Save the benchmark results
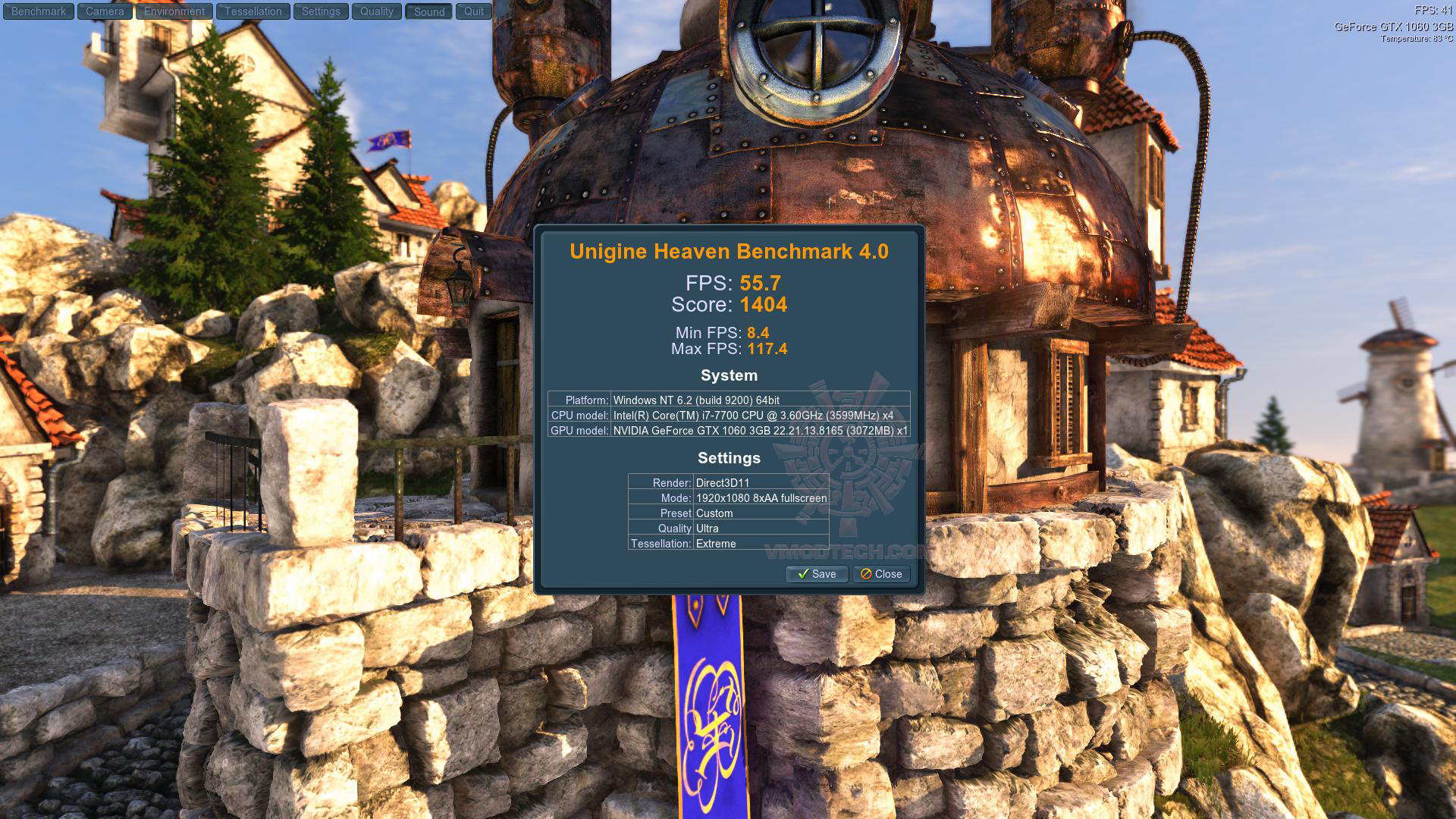 (817, 574)
